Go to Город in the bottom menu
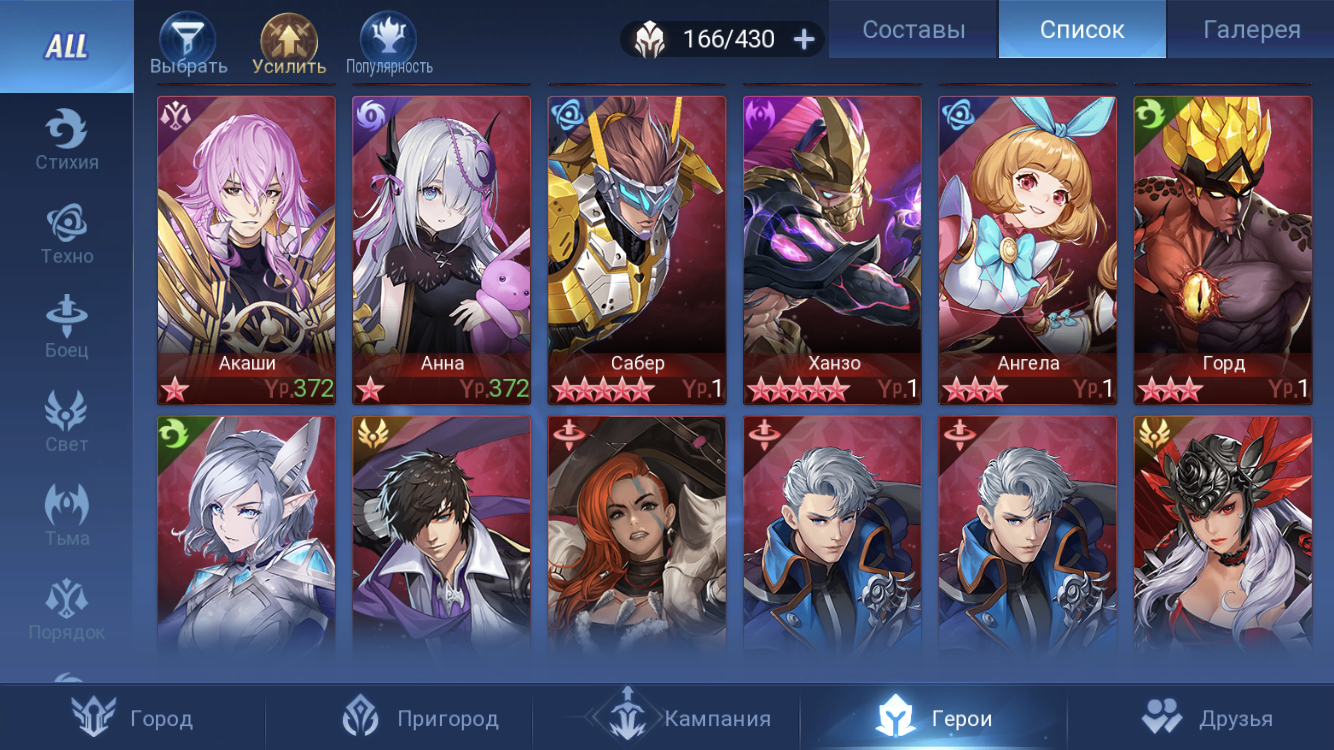This screenshot has height=750, width=1334. 133,718
